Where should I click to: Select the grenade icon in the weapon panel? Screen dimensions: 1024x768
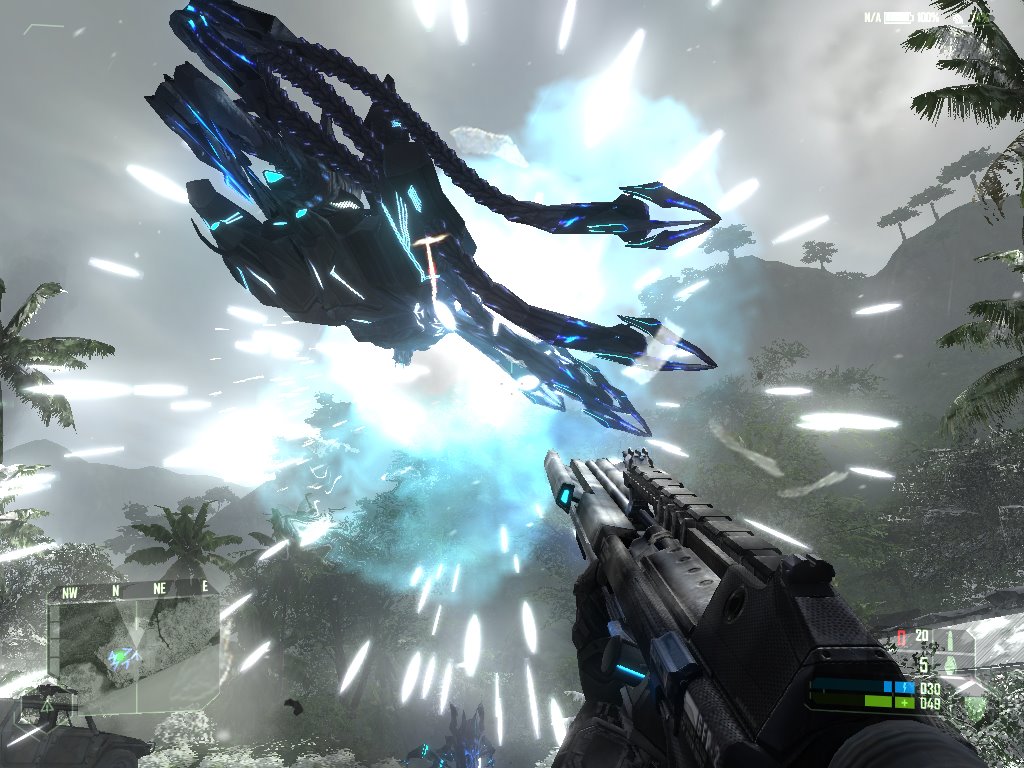951,665
